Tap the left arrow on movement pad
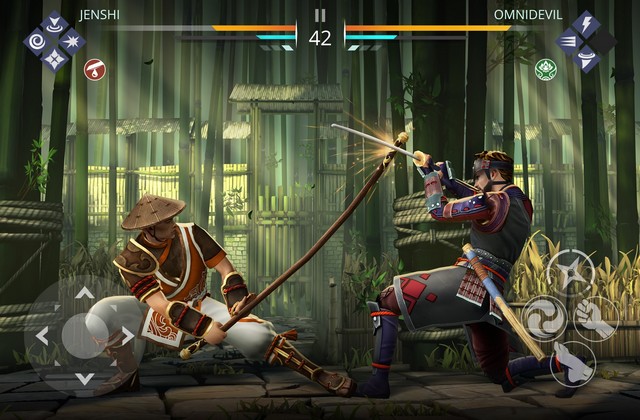This screenshot has width=640, height=420. click(x=42, y=336)
